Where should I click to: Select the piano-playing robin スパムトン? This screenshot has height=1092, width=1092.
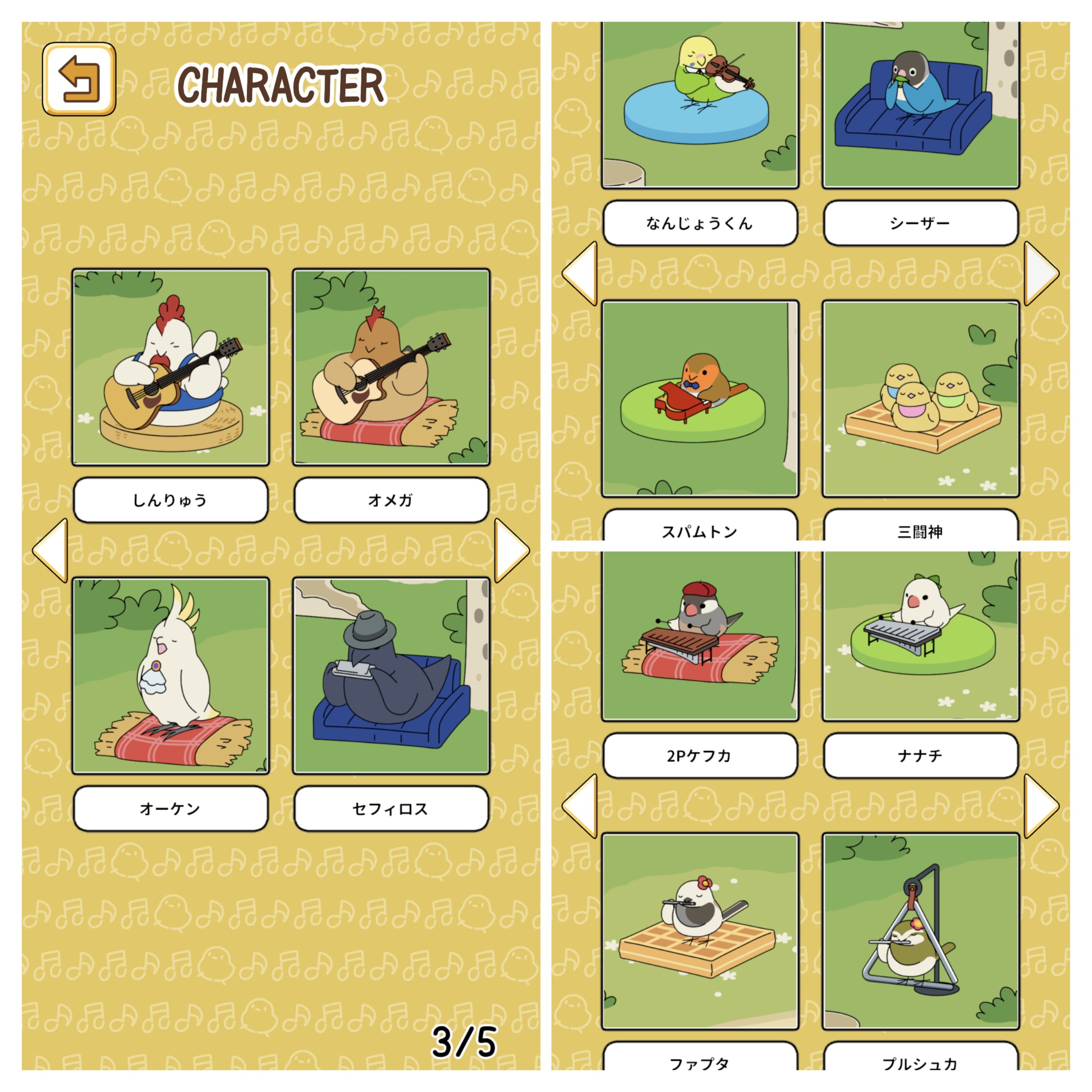tap(700, 399)
